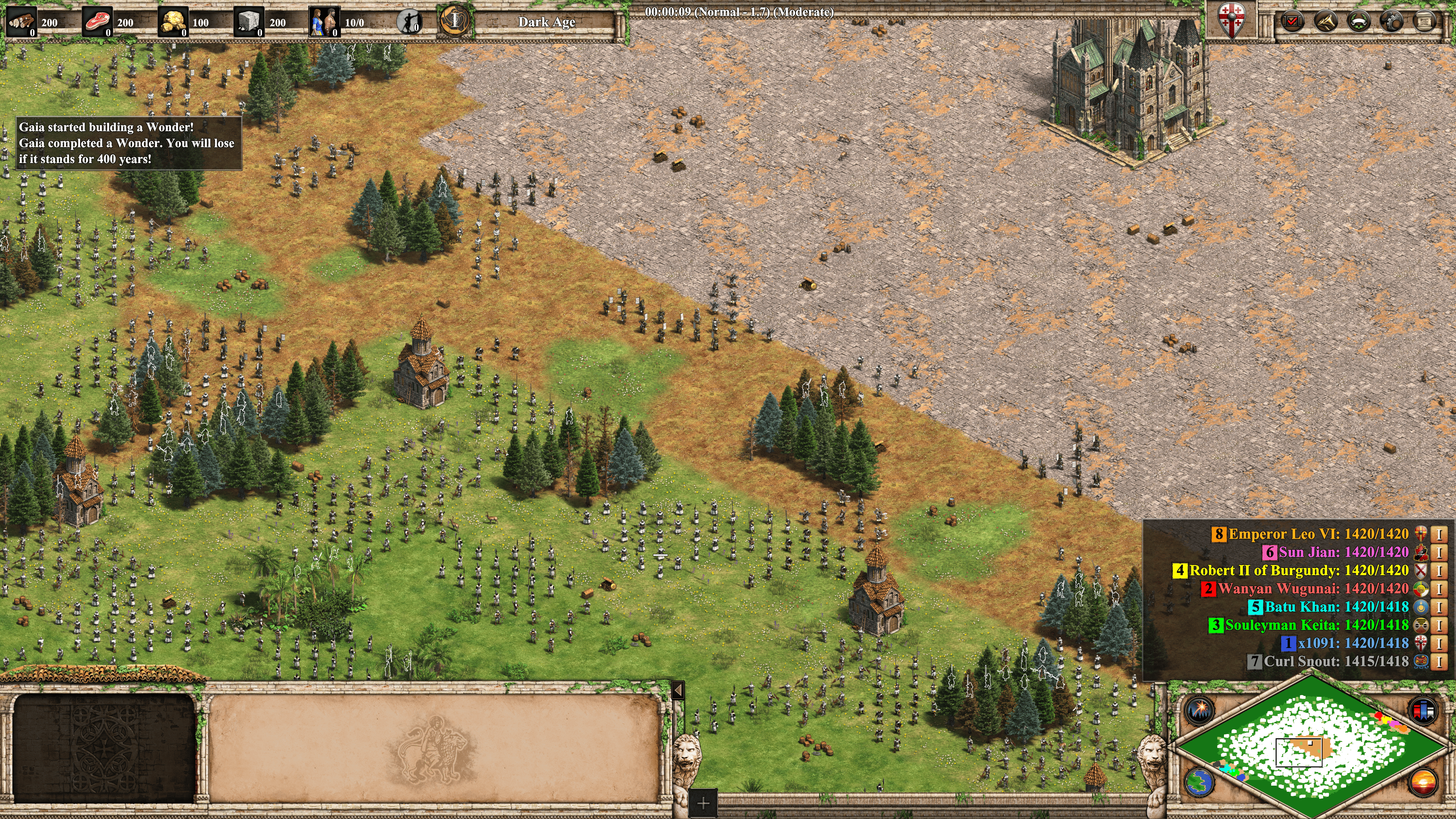Screen dimensions: 1456x819
Task: Click the minimap sunset button
Action: tap(1423, 783)
